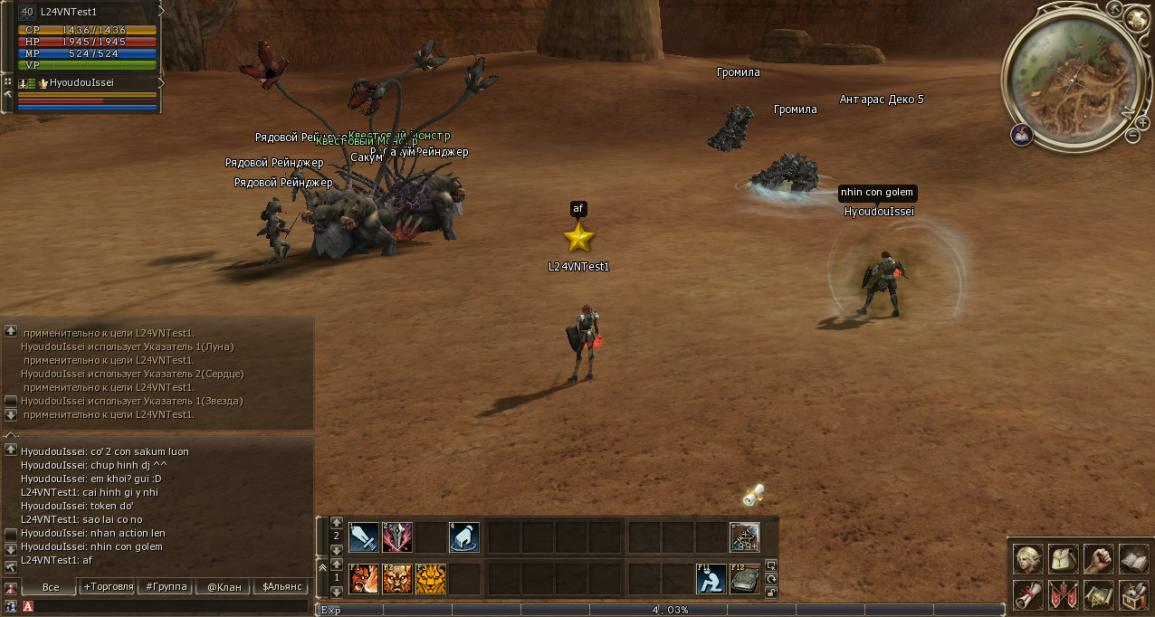
Task: Show the $Альянс alliance chat tab
Action: pos(281,587)
